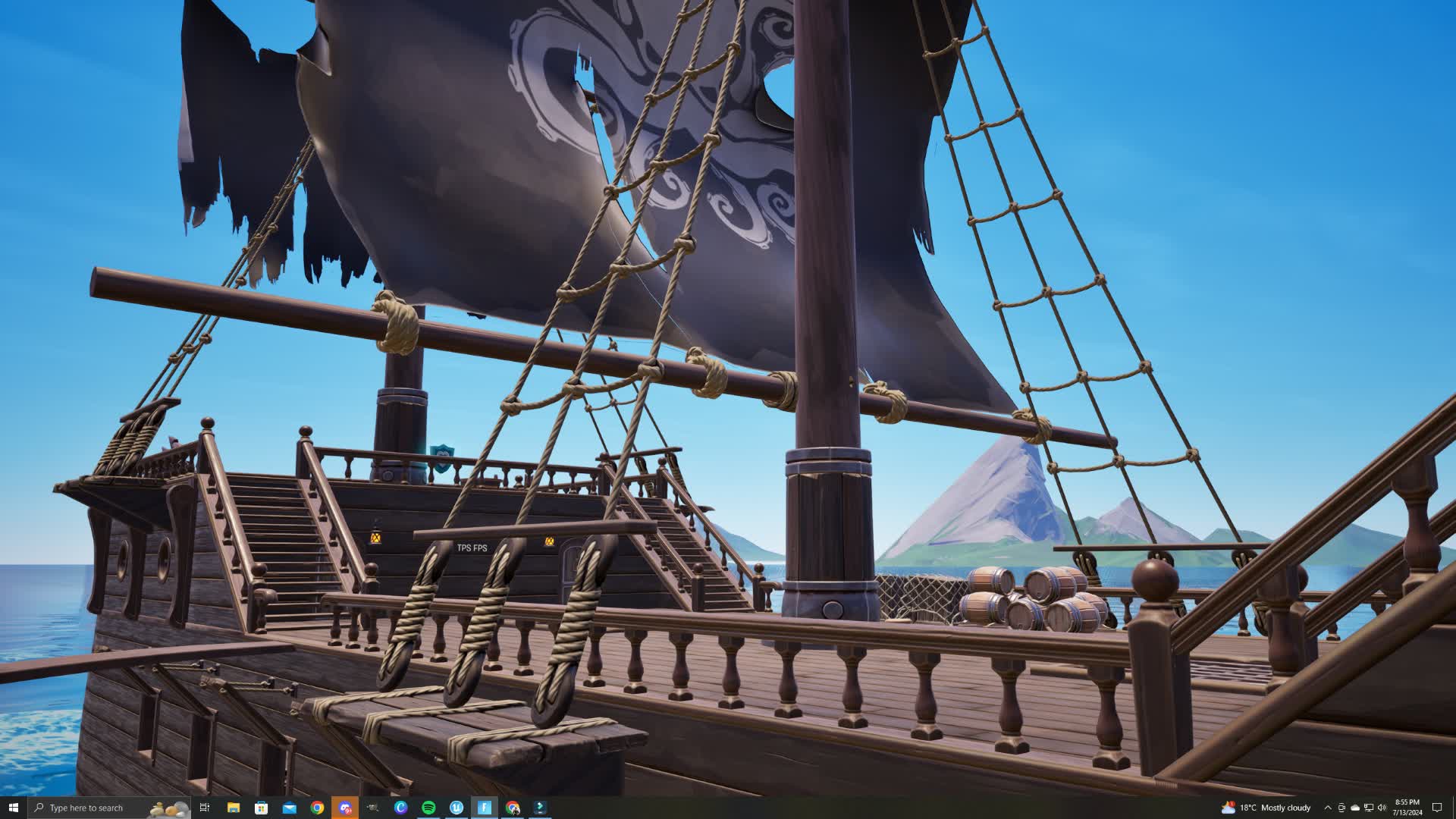Open the Microsoft Store
The height and width of the screenshot is (819, 1456).
pos(261,808)
